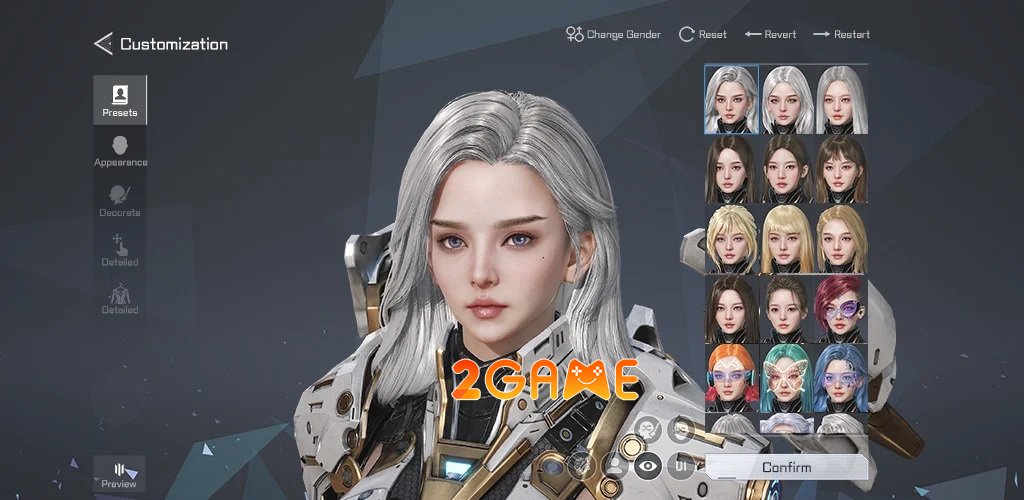Reset the character customization
The image size is (1024, 500).
point(703,34)
